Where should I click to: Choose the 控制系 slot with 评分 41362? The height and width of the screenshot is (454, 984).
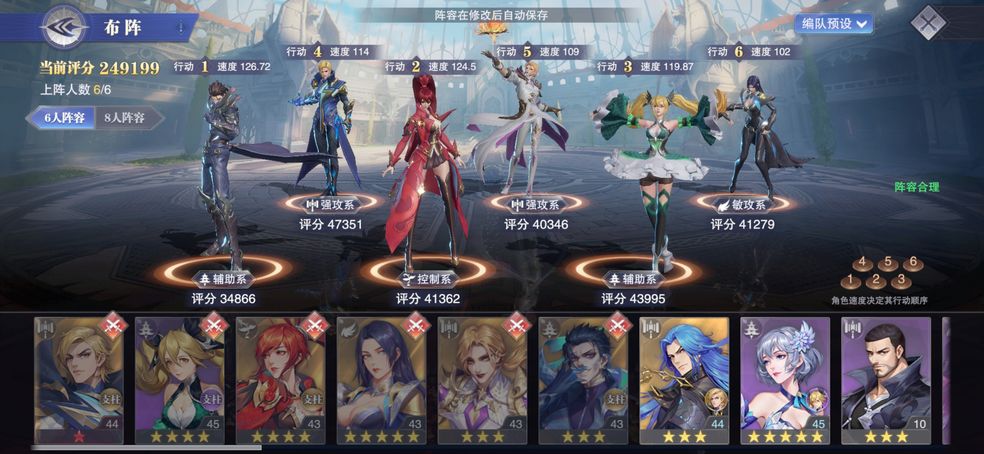pos(428,272)
